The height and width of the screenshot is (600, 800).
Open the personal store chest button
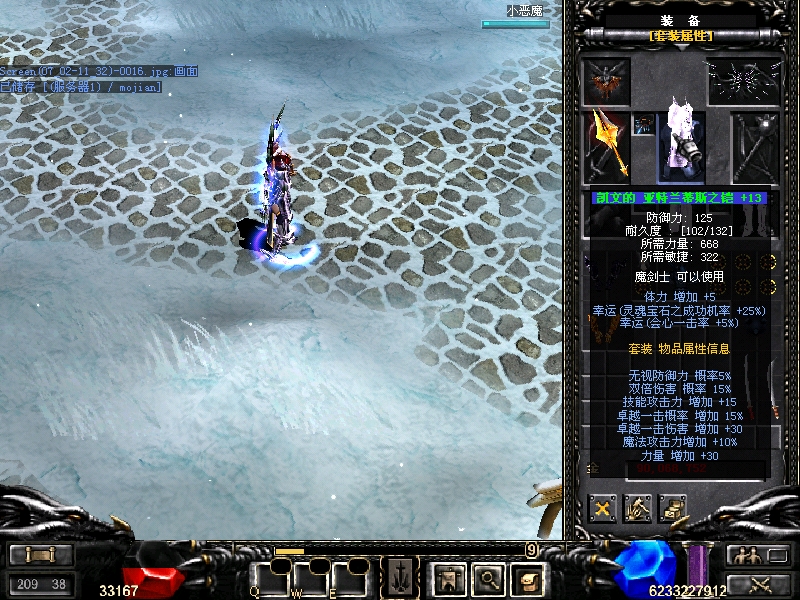[672, 509]
